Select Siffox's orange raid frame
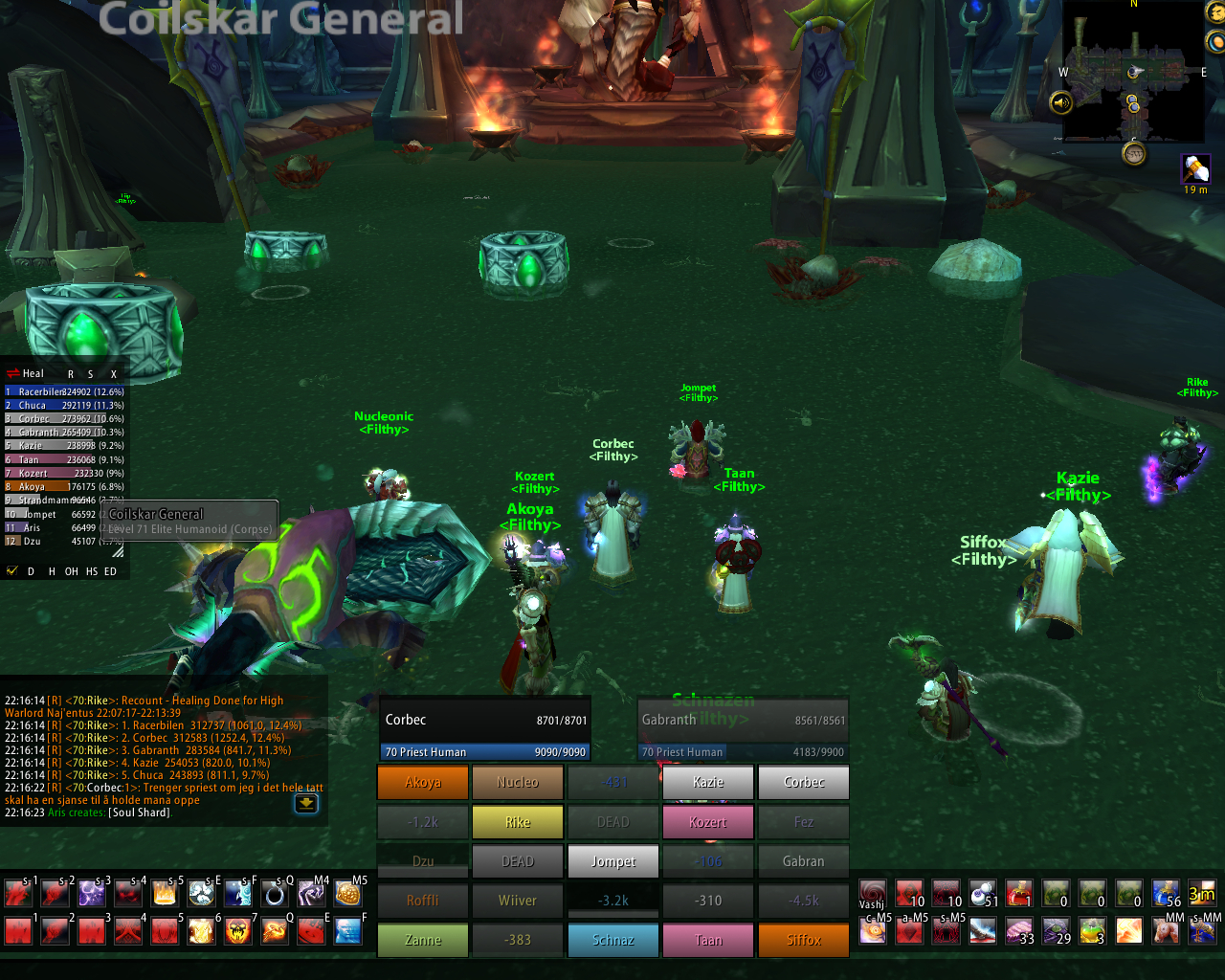Viewport: 1225px width, 980px height. [x=804, y=940]
